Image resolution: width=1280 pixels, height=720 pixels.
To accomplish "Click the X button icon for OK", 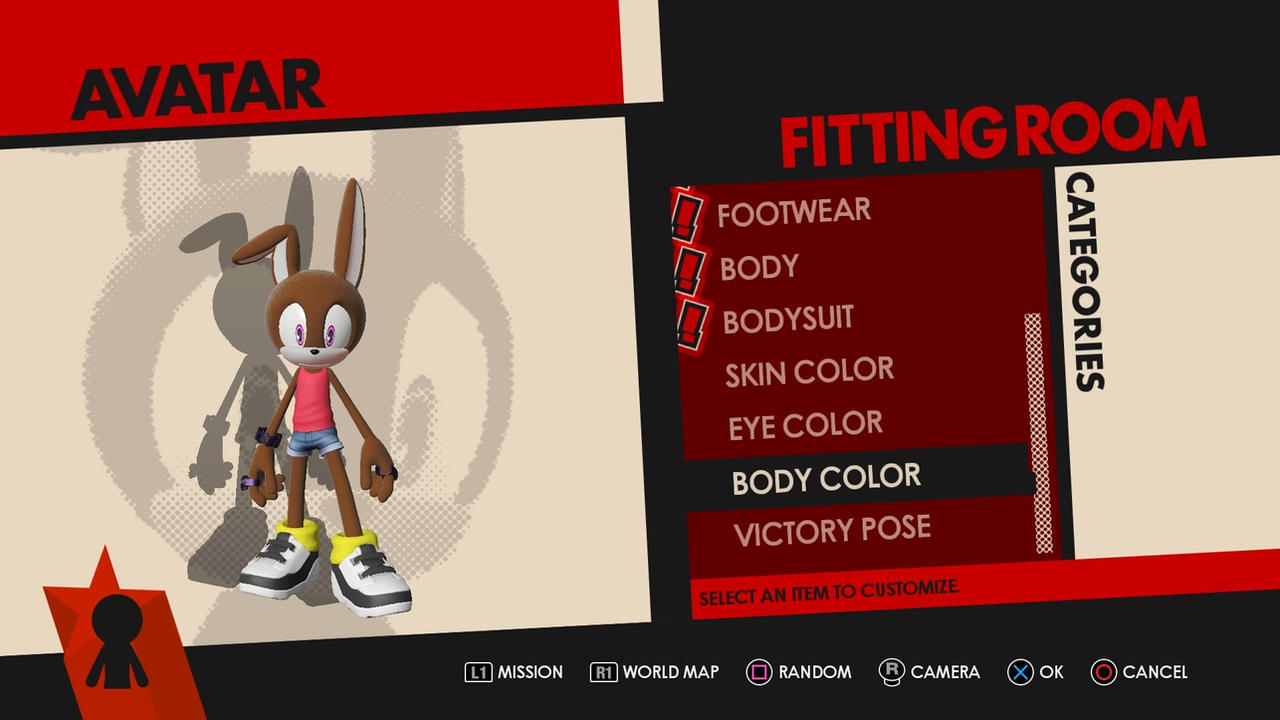I will tap(1019, 672).
